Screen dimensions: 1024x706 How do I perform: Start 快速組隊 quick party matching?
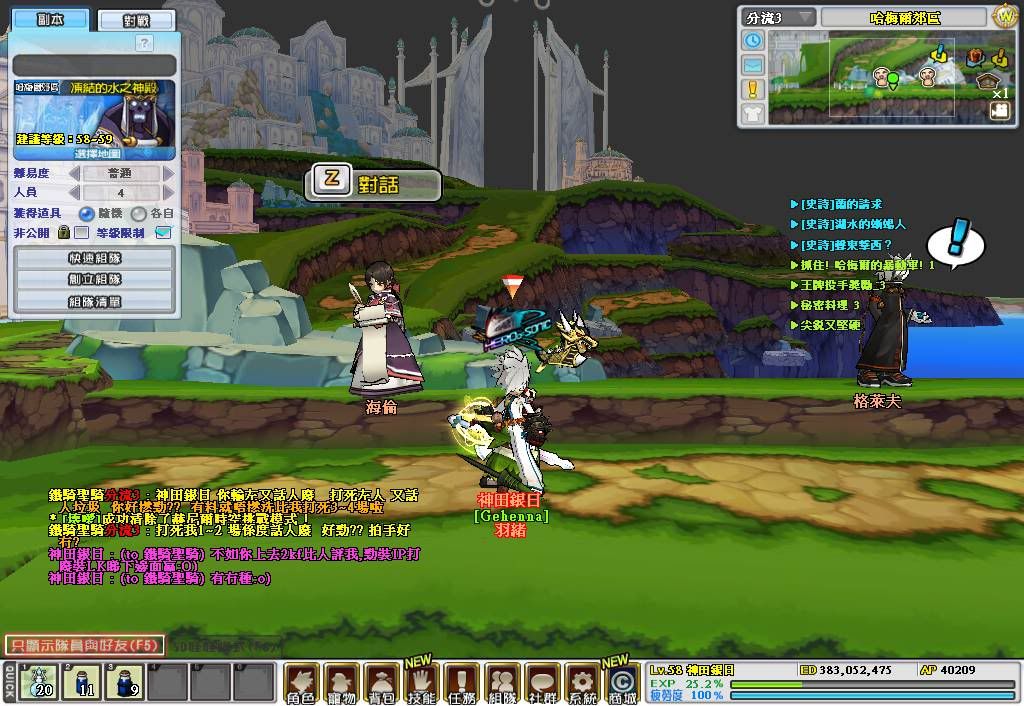click(x=95, y=258)
